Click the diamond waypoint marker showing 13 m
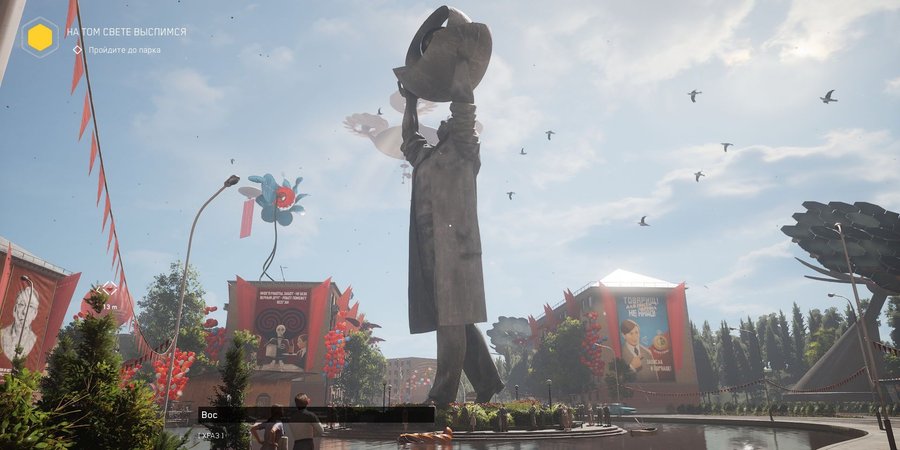Viewport: 900px width, 450px height. [109, 288]
